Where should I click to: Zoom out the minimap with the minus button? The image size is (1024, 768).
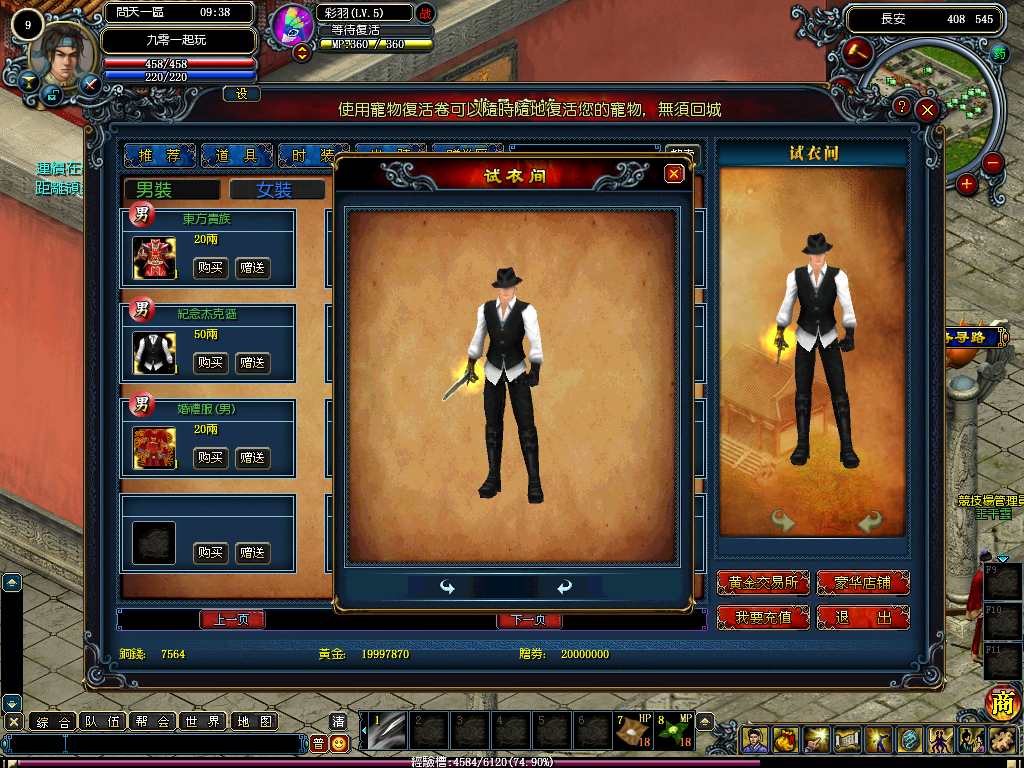tap(992, 163)
